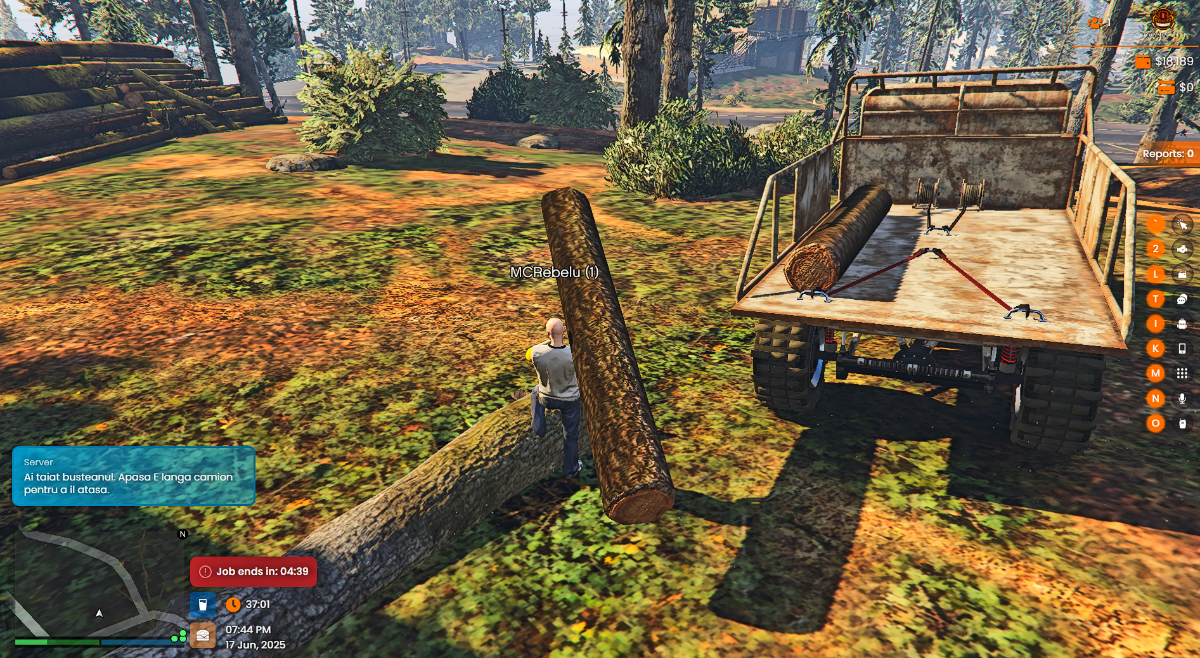Screen dimensions: 1200x658
Task: Click the red Job ends in banner
Action: [x=253, y=572]
